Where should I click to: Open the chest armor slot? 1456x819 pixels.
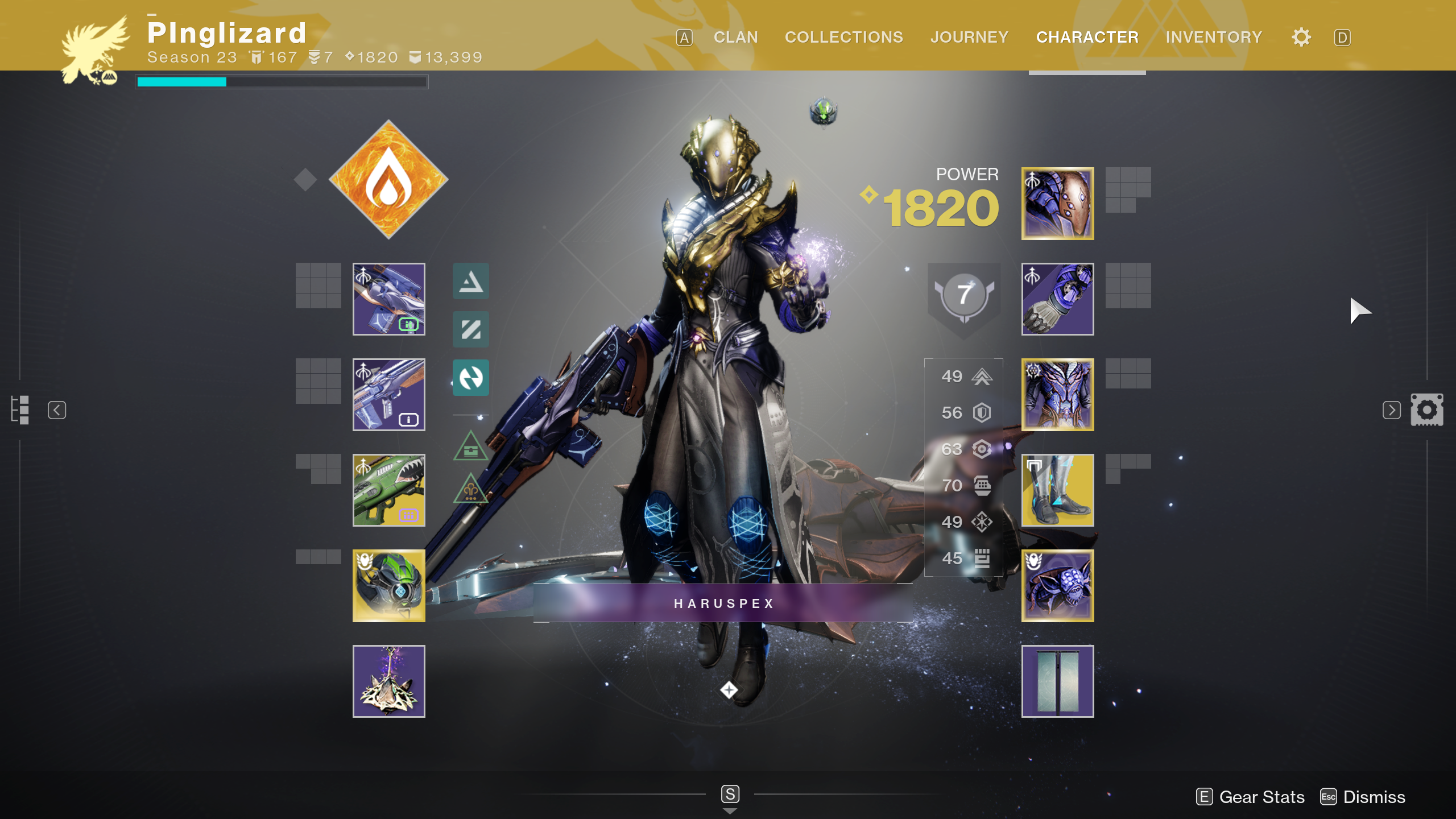1057,395
